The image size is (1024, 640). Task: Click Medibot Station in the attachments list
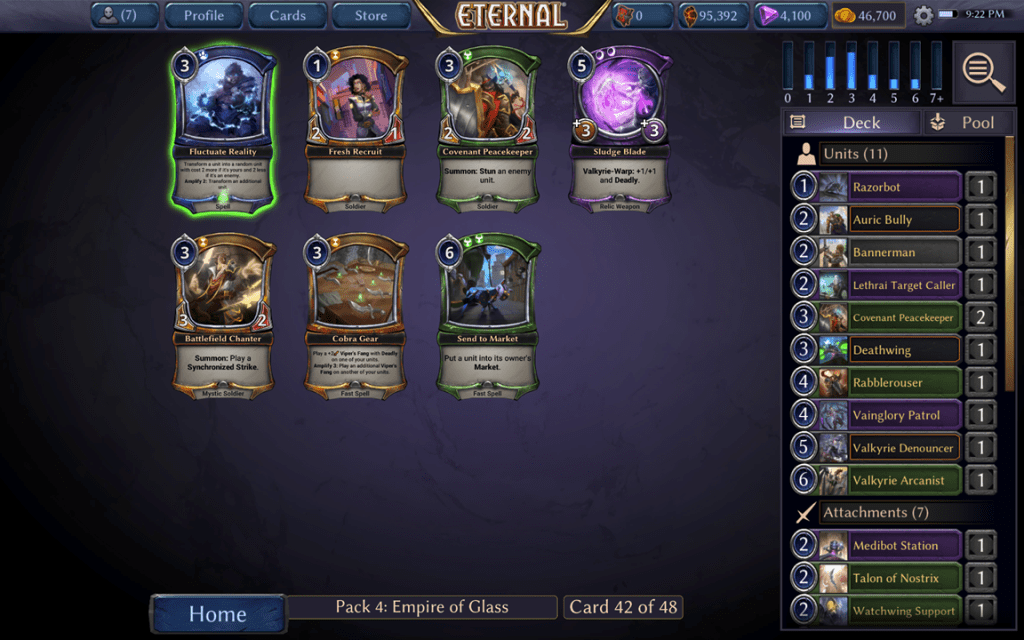point(877,546)
